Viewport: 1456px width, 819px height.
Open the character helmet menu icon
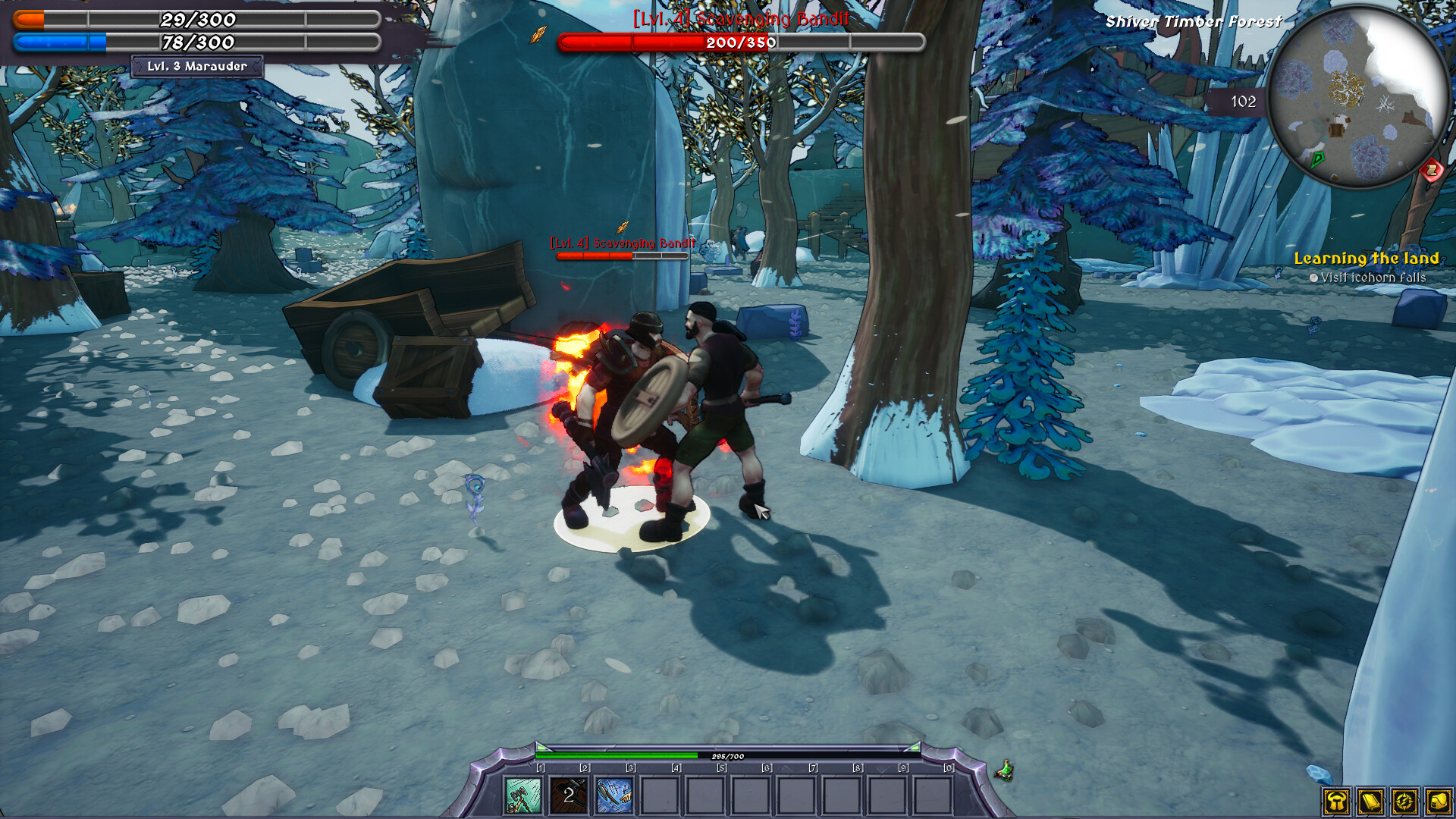[1337, 802]
